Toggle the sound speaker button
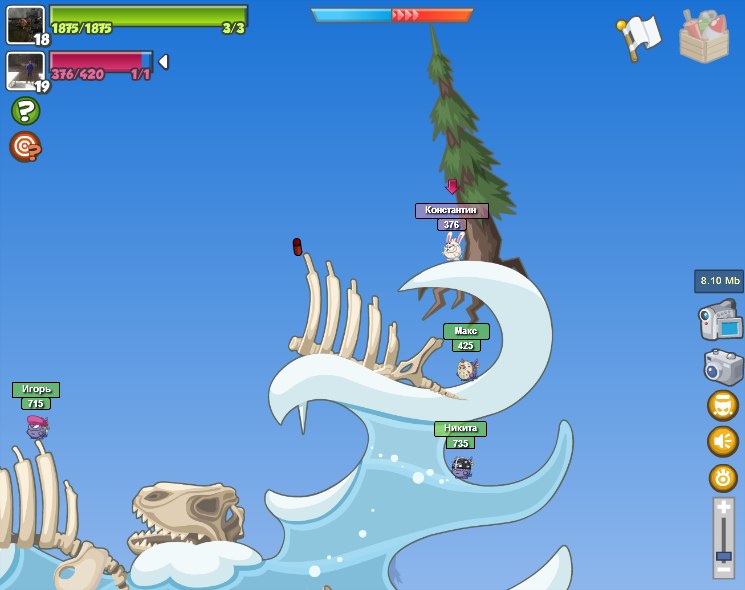This screenshot has width=745, height=590. tap(722, 441)
